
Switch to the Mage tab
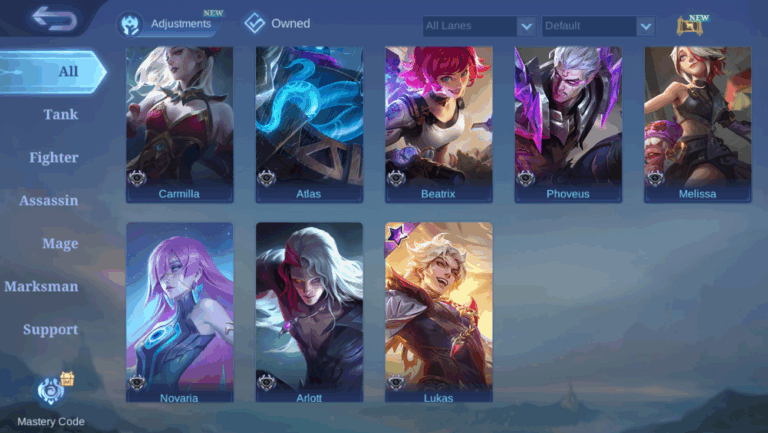pyautogui.click(x=60, y=243)
